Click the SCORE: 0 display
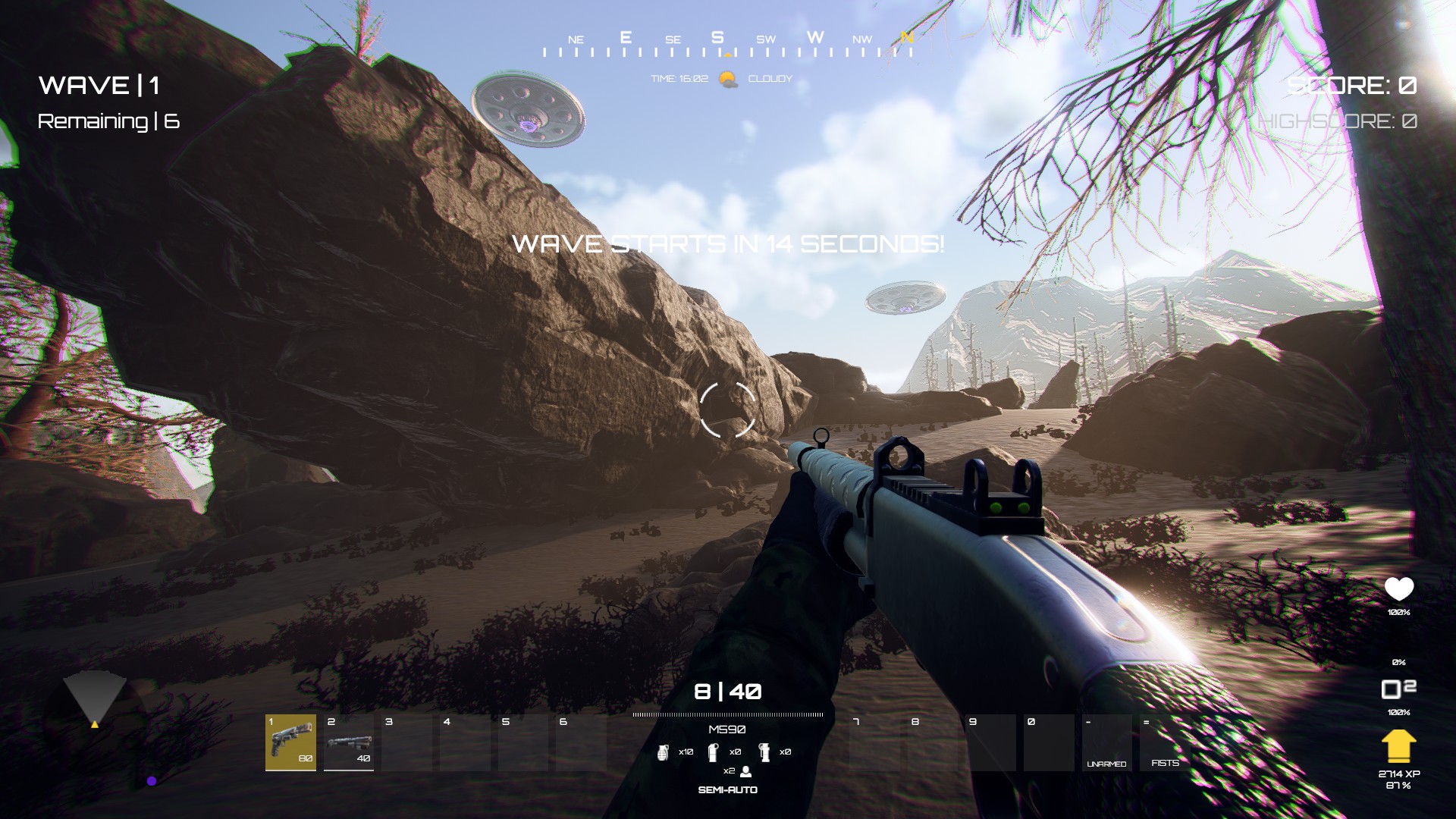 [x=1351, y=86]
